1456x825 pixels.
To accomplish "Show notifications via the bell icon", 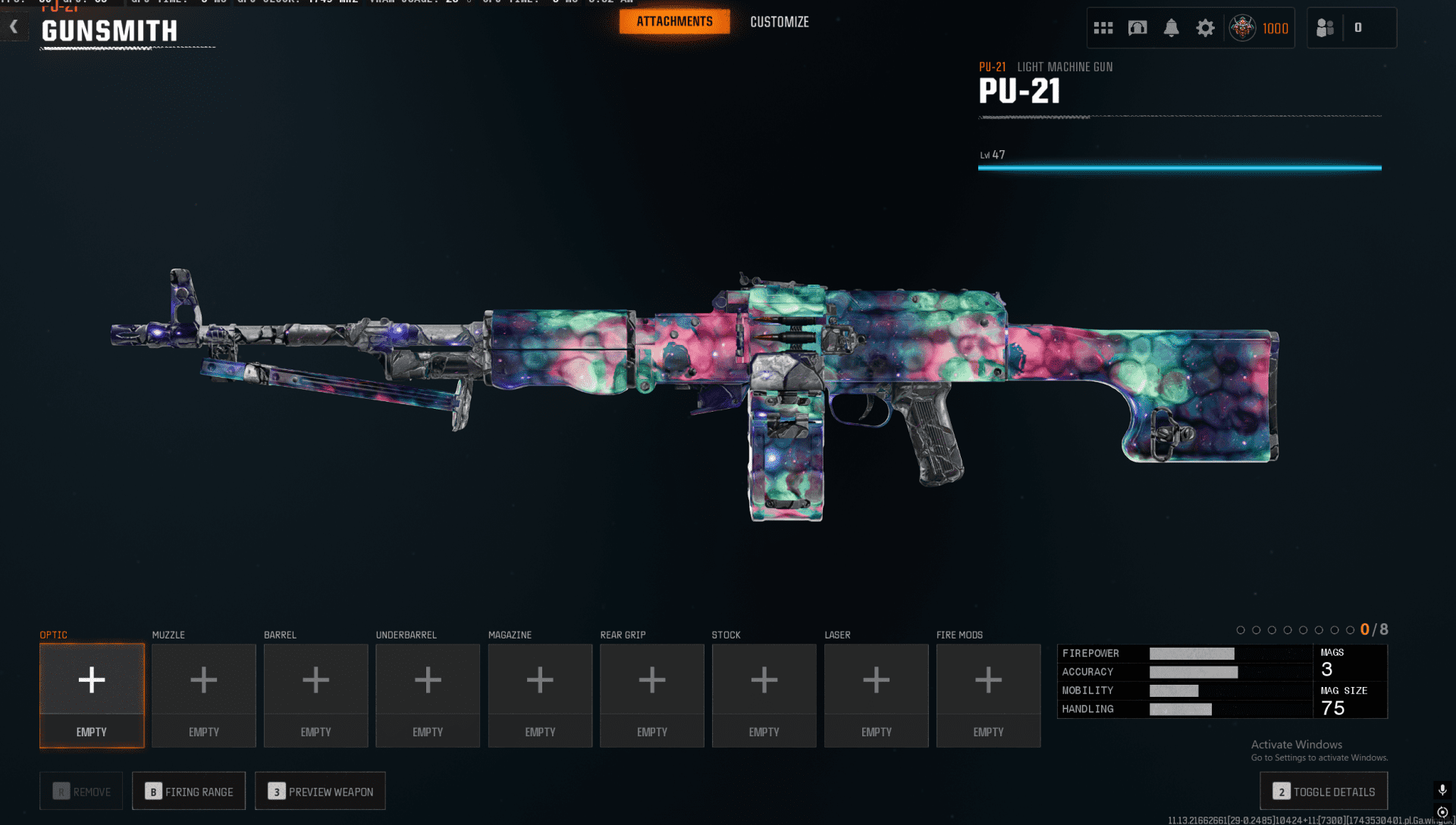I will coord(1171,28).
